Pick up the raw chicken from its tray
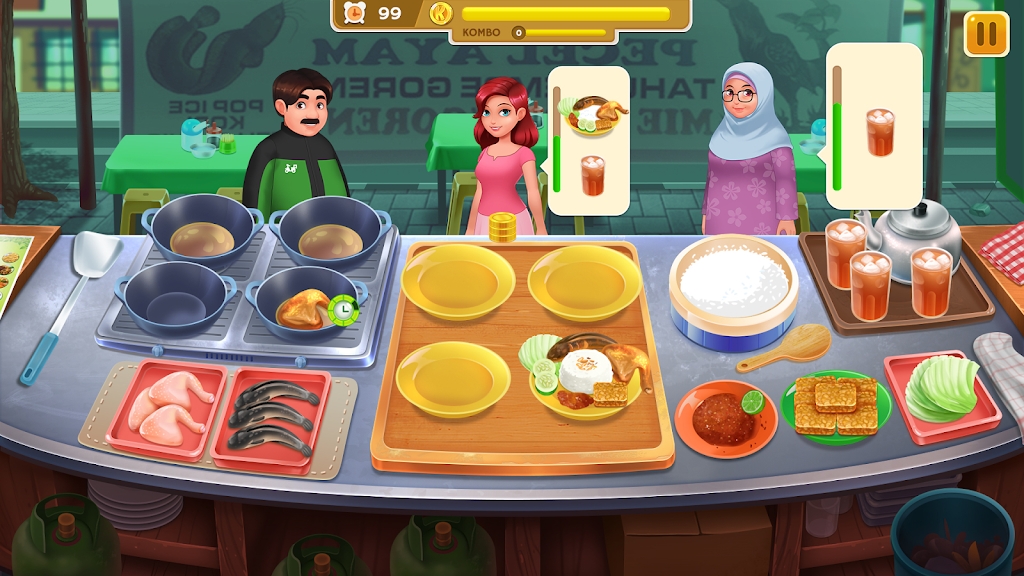The height and width of the screenshot is (576, 1024). pyautogui.click(x=166, y=406)
